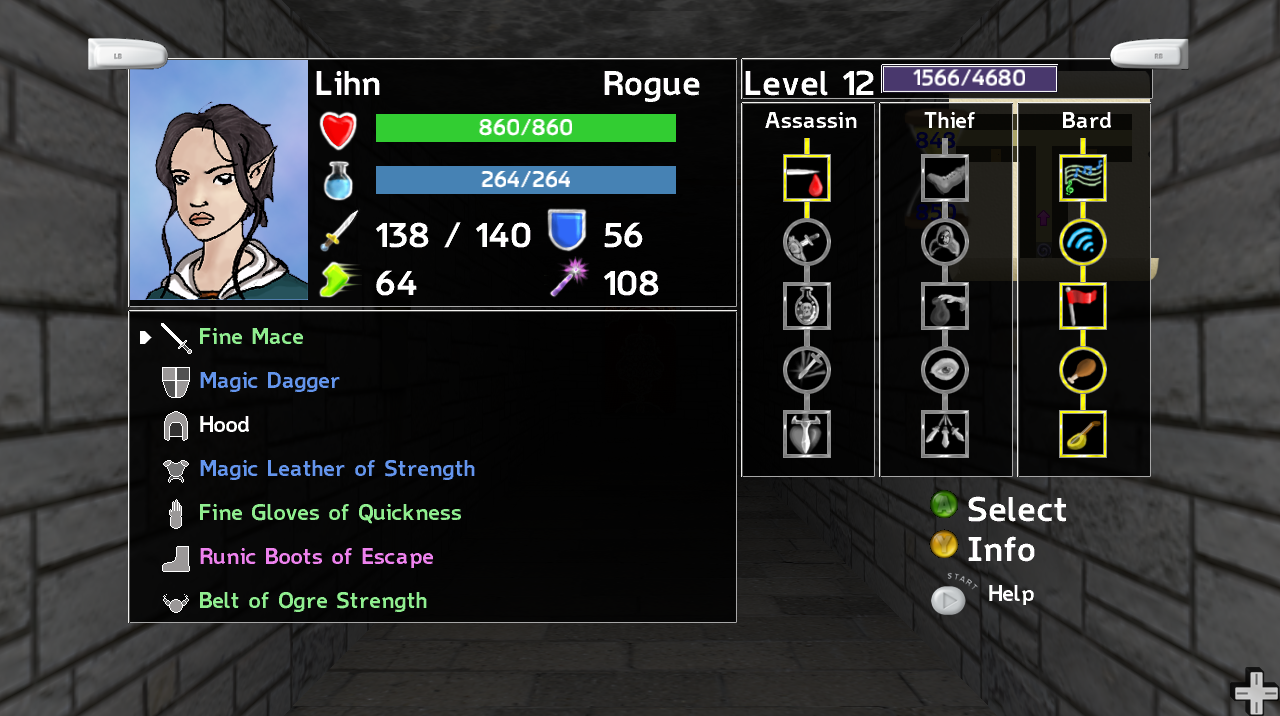
Task: Choose Runic Boots of Escape
Action: pos(316,557)
